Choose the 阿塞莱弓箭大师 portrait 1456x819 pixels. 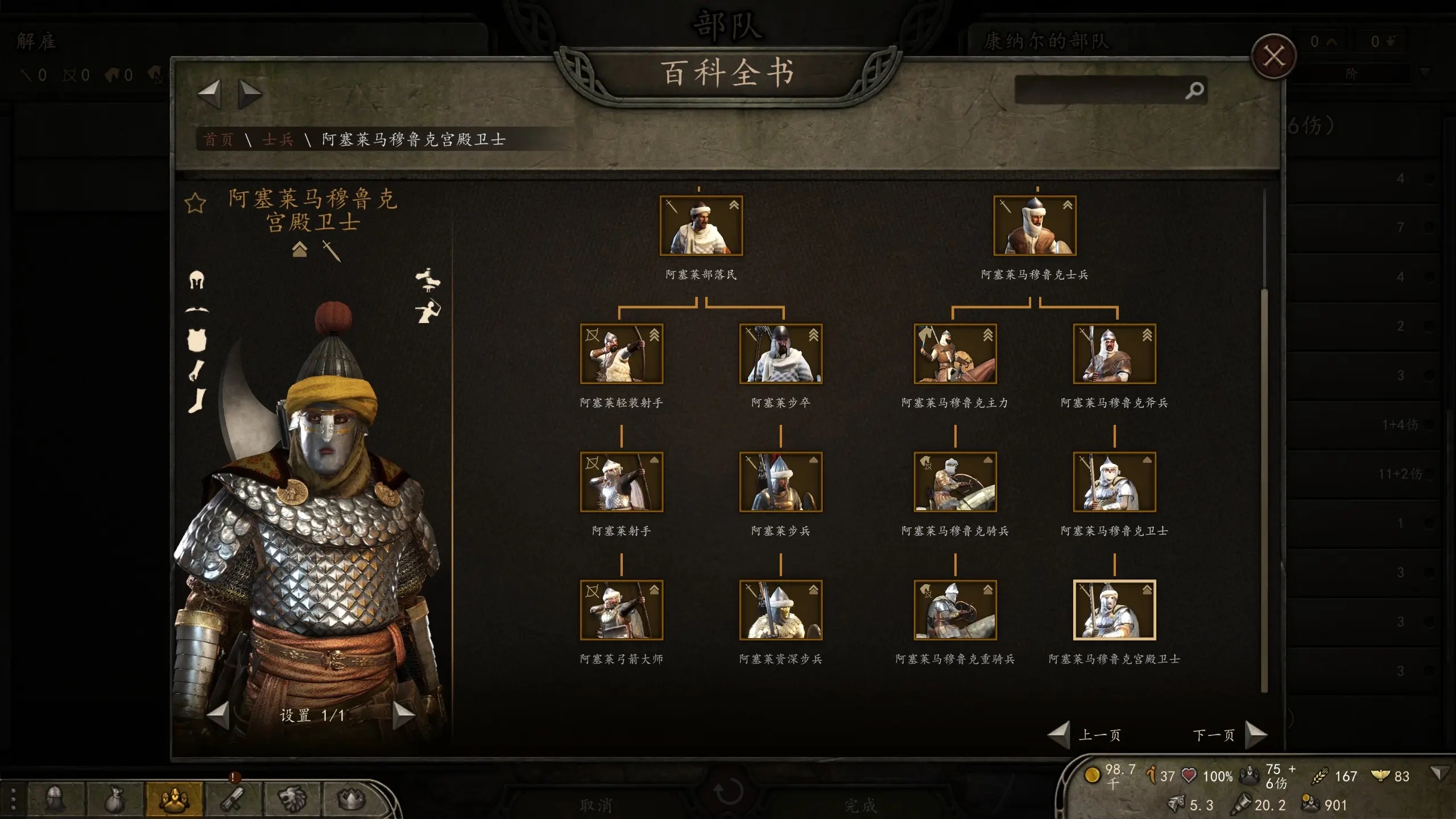point(621,610)
